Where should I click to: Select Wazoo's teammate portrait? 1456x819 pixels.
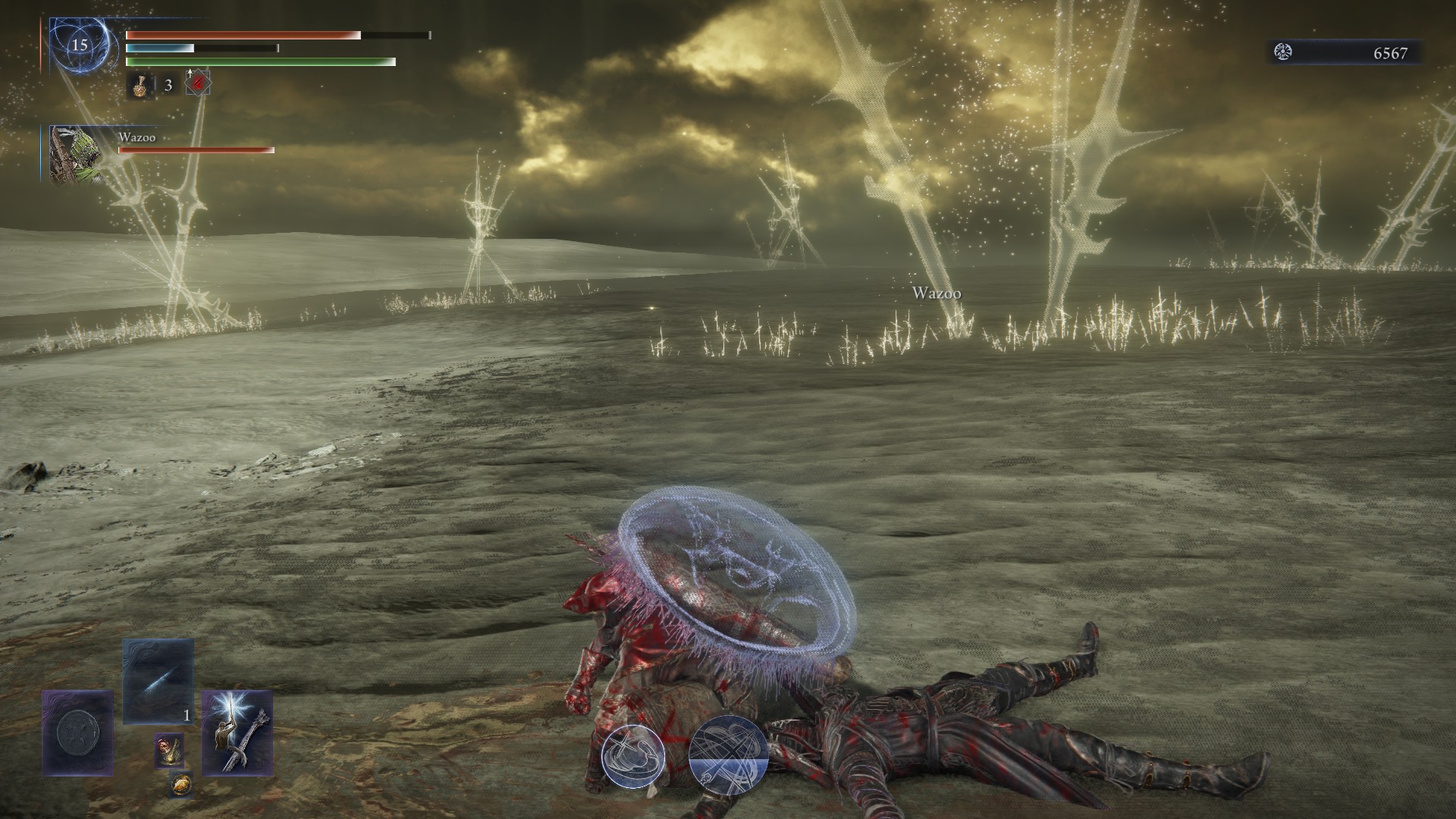tap(70, 154)
